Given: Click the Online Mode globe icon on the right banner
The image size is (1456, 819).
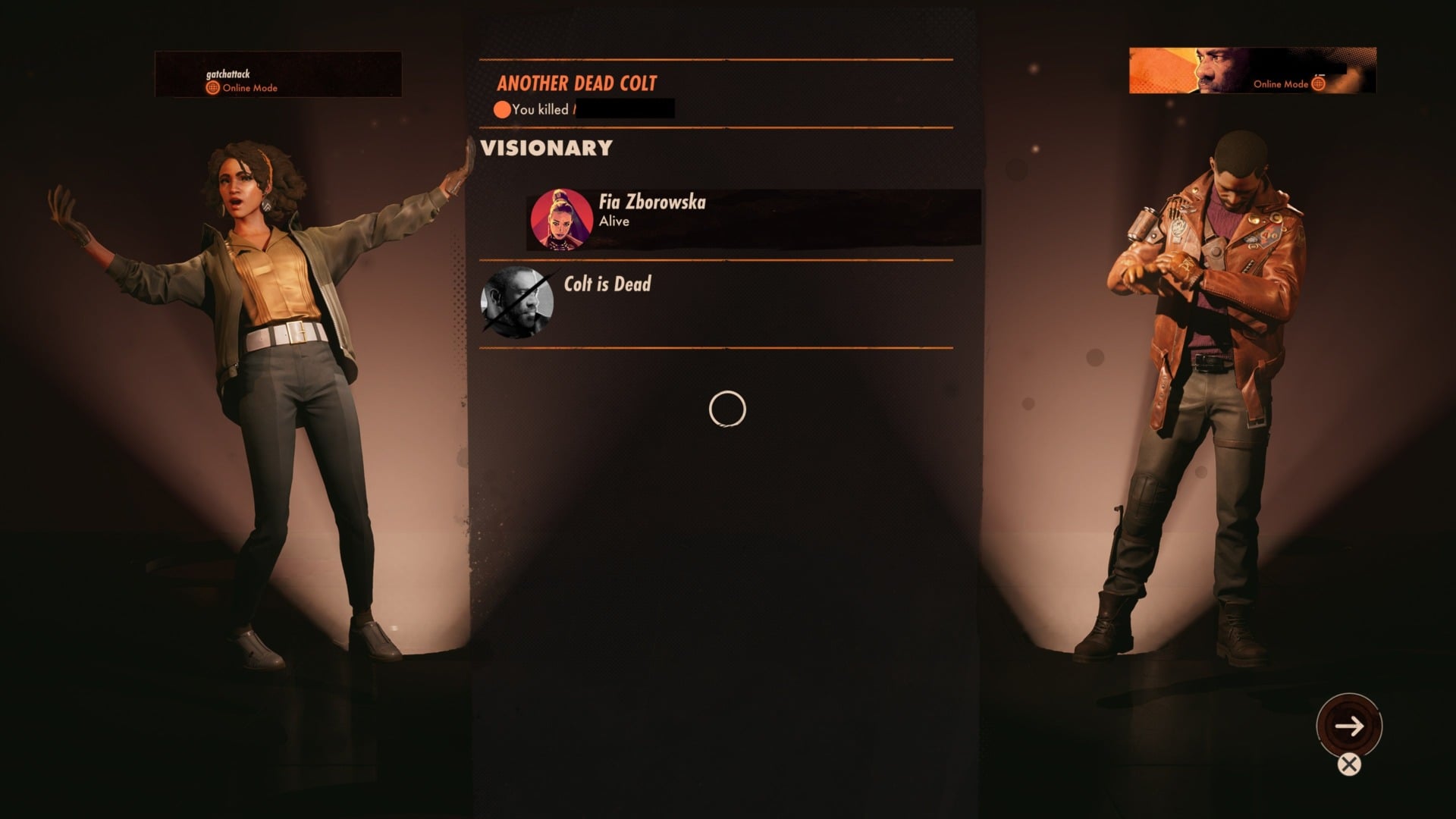Looking at the screenshot, I should tap(1317, 85).
